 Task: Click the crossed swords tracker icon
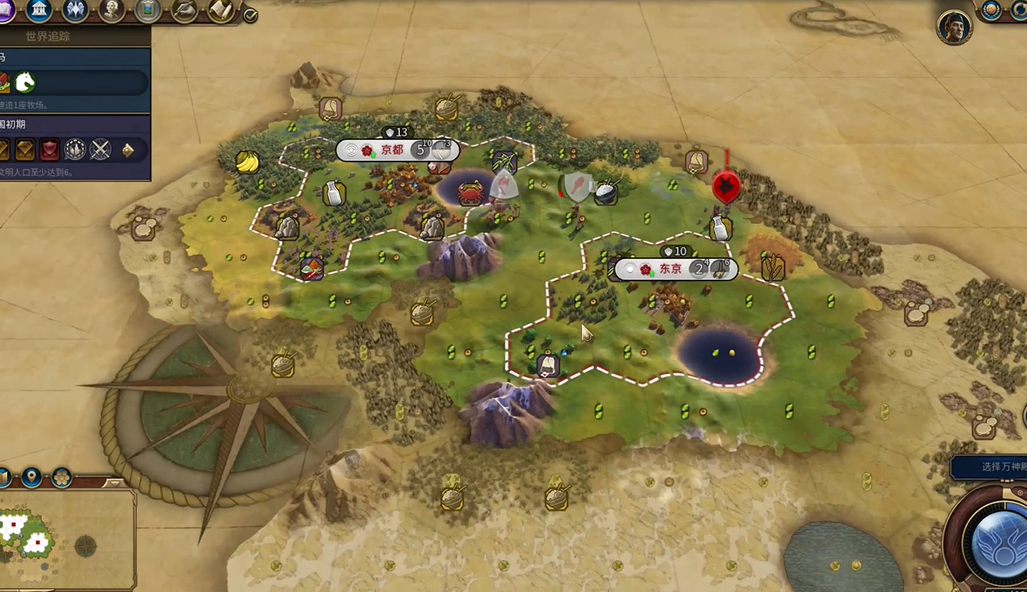point(100,150)
